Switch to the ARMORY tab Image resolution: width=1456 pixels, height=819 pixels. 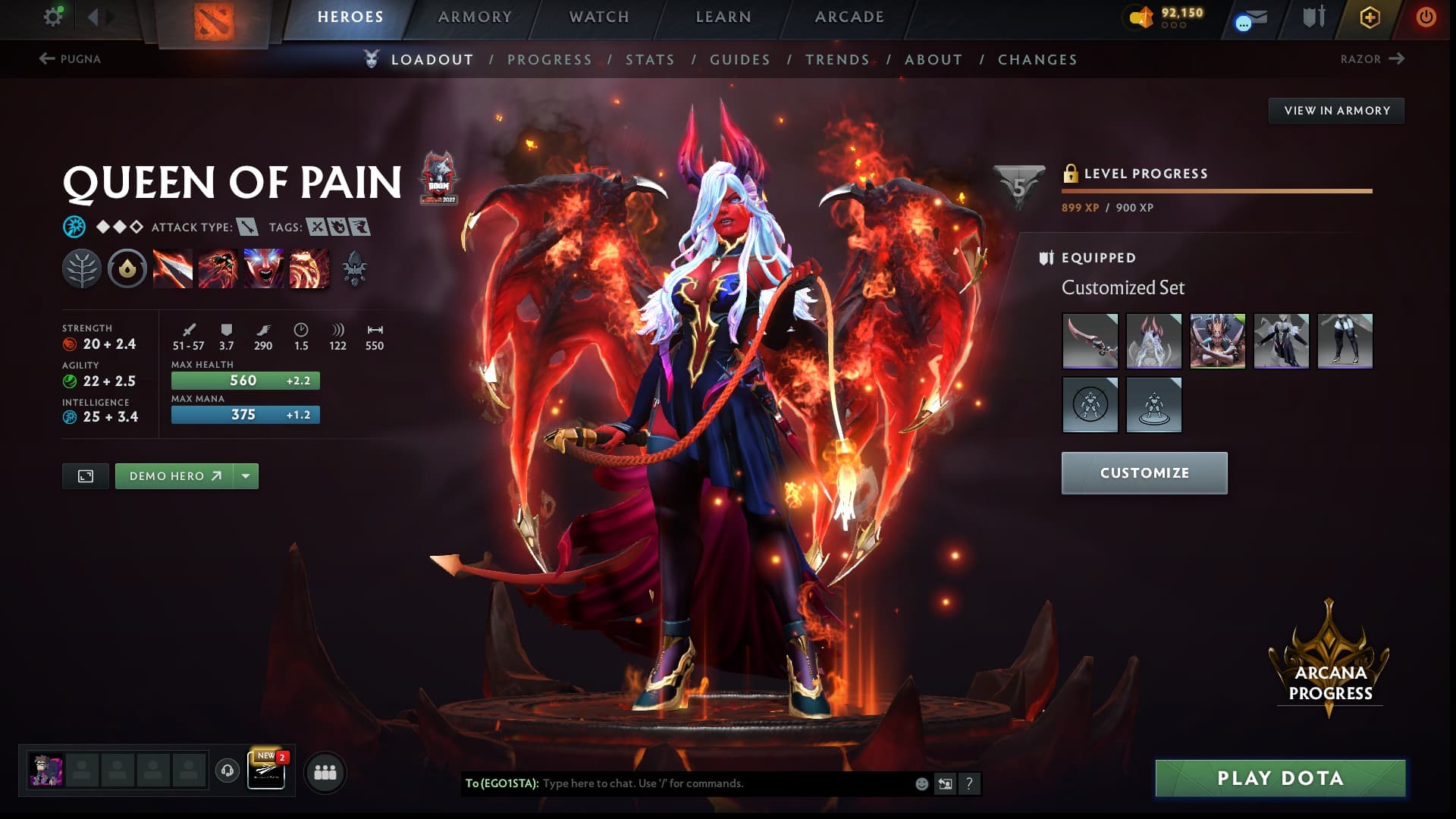[472, 16]
